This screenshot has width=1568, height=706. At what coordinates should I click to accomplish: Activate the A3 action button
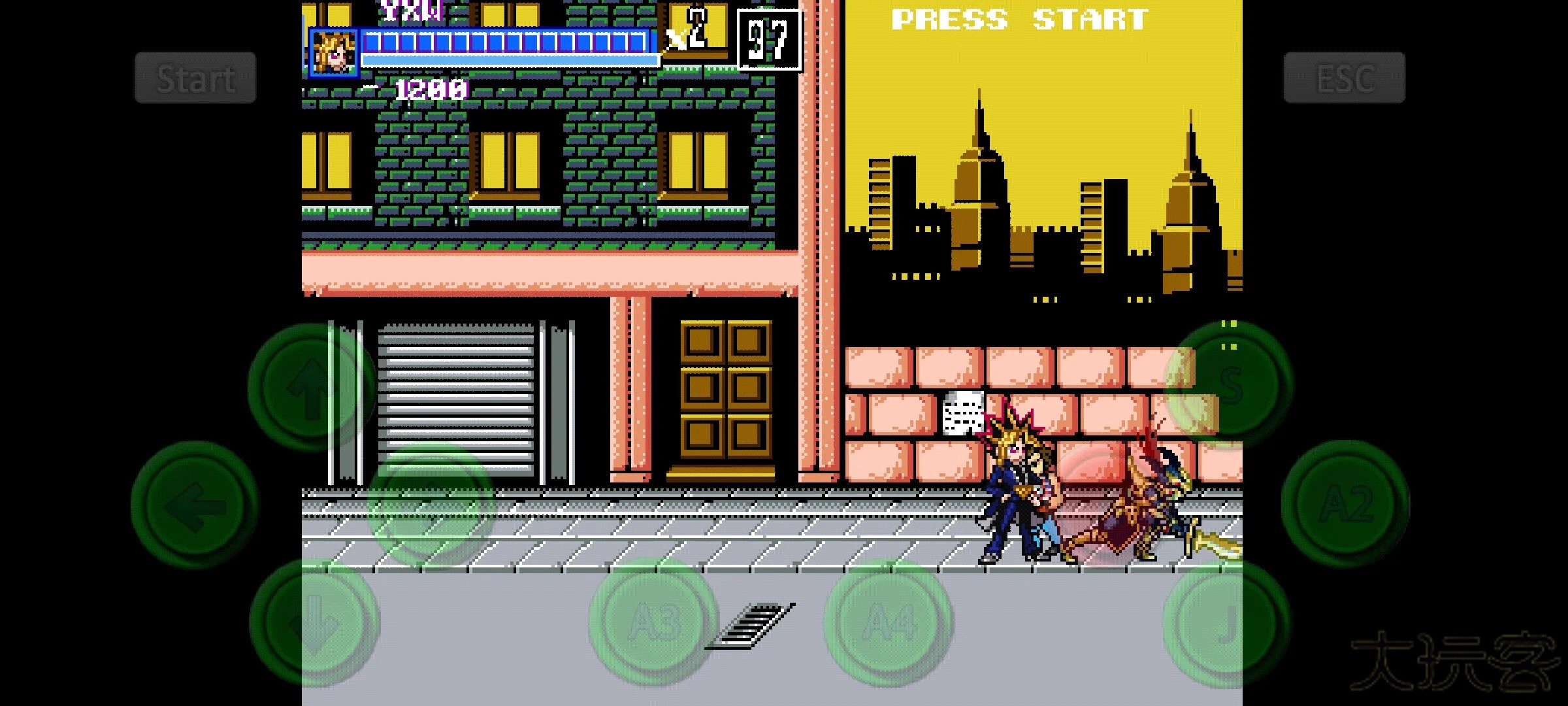[653, 622]
